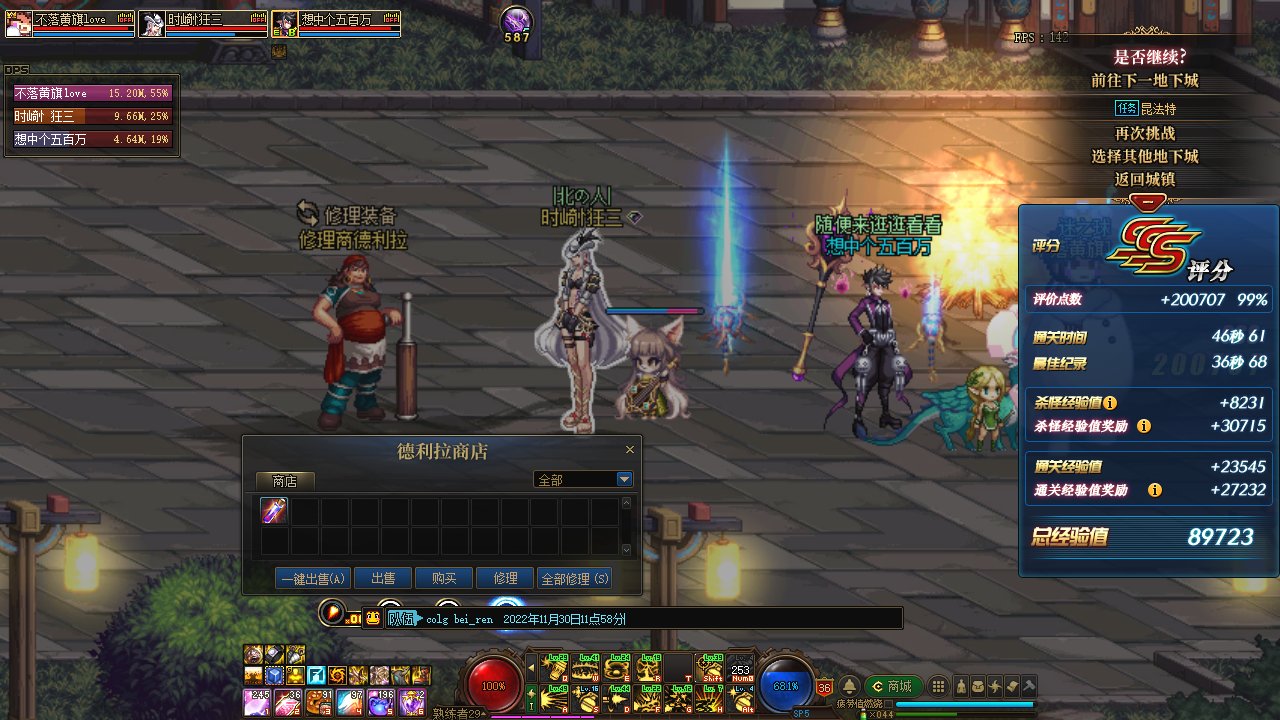
Task: Return to town with 返回城镇
Action: click(x=1145, y=179)
